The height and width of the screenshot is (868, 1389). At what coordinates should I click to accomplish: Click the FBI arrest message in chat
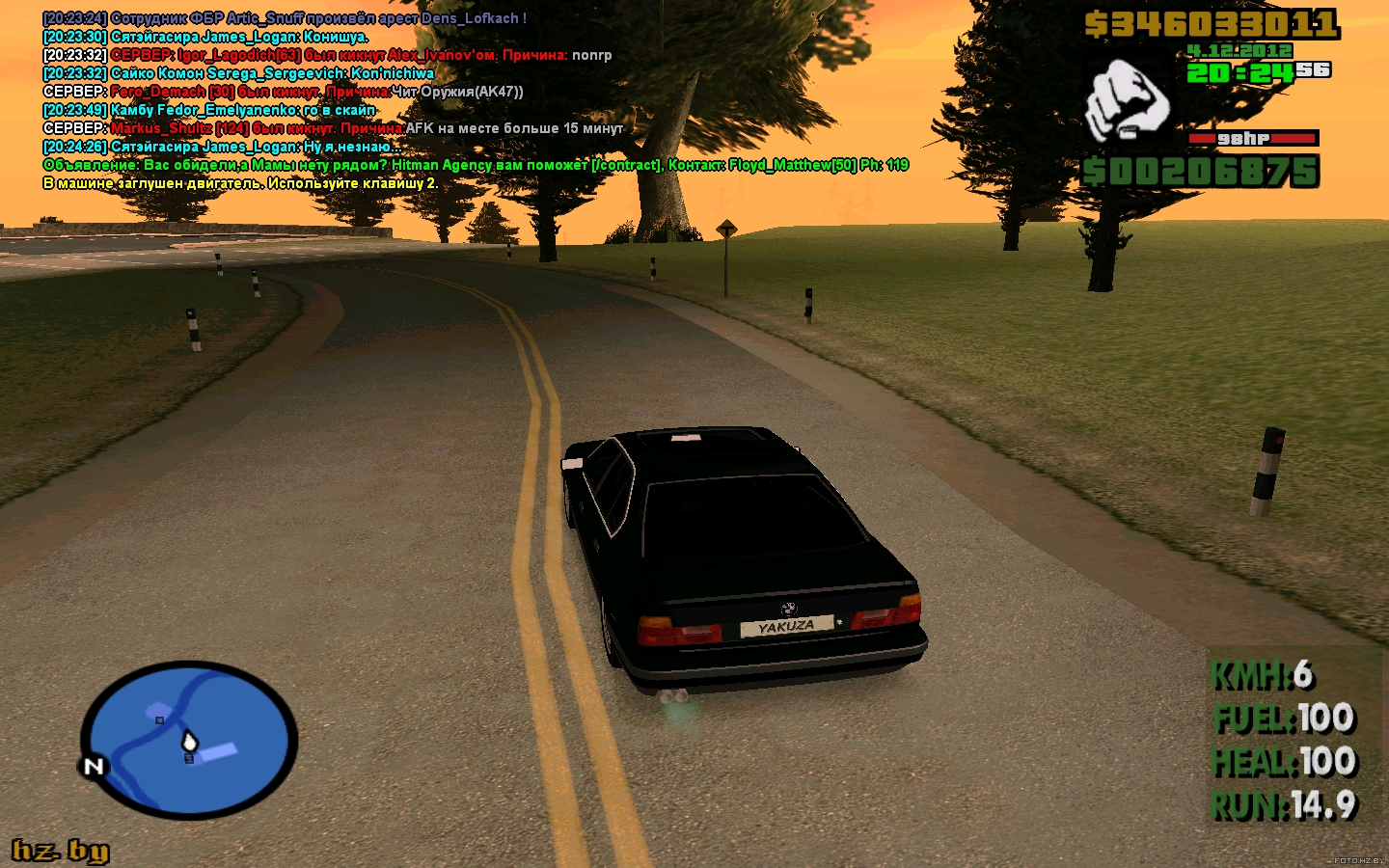(x=285, y=18)
